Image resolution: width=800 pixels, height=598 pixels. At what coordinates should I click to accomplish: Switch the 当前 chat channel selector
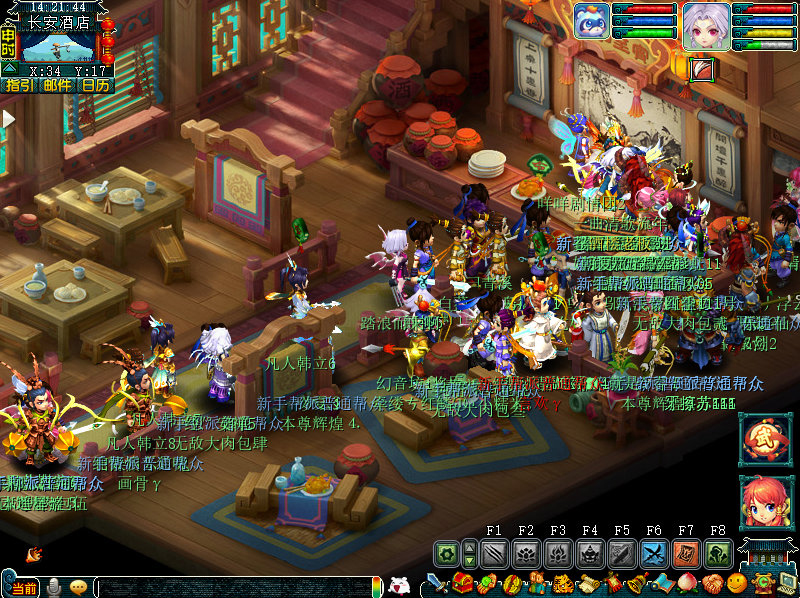click(x=20, y=588)
